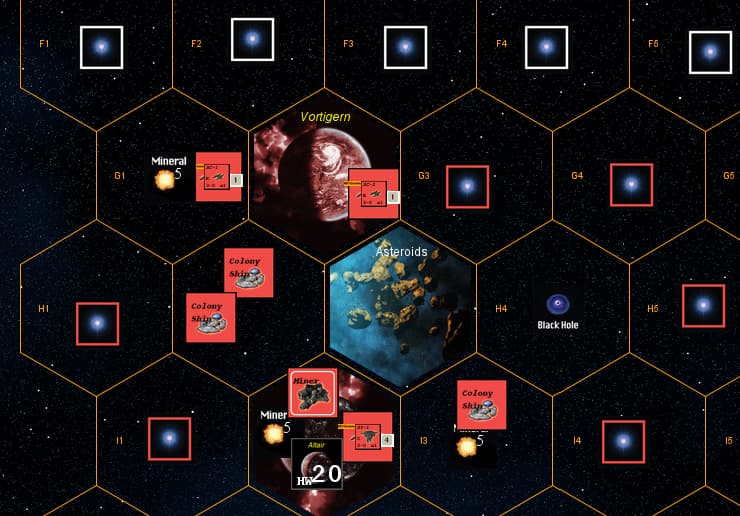740x516 pixels.
Task: Flip the white-bordered marker in hex F3
Action: [405, 47]
